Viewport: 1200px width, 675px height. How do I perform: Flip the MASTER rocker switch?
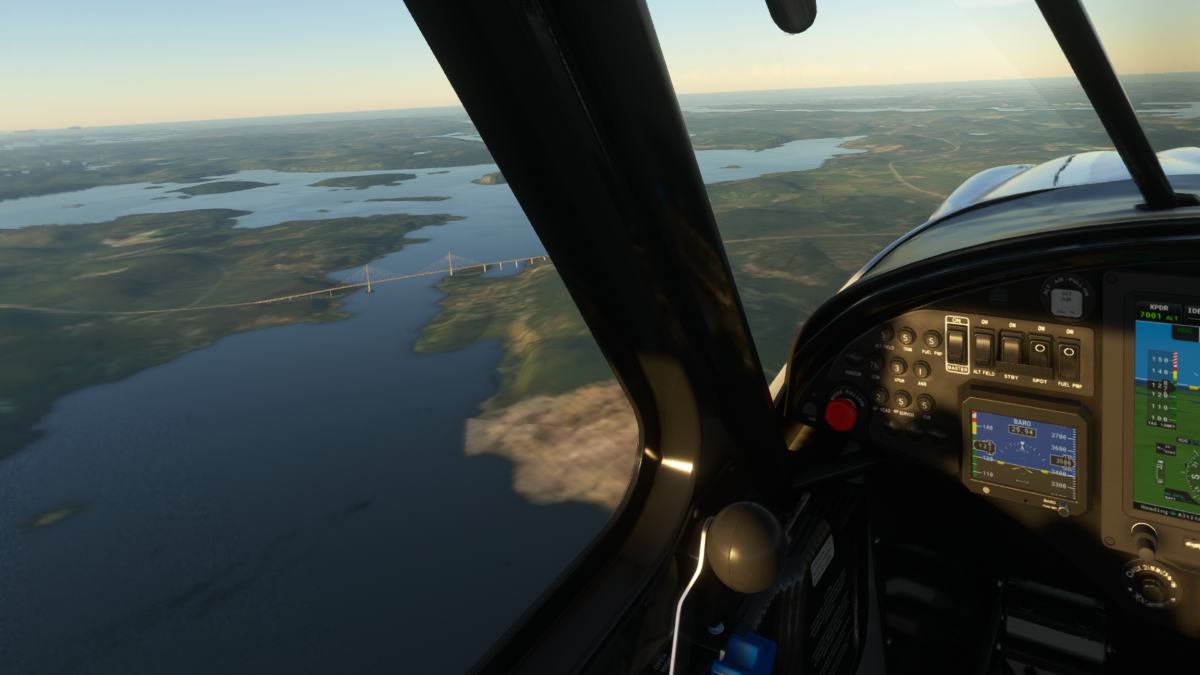(957, 345)
